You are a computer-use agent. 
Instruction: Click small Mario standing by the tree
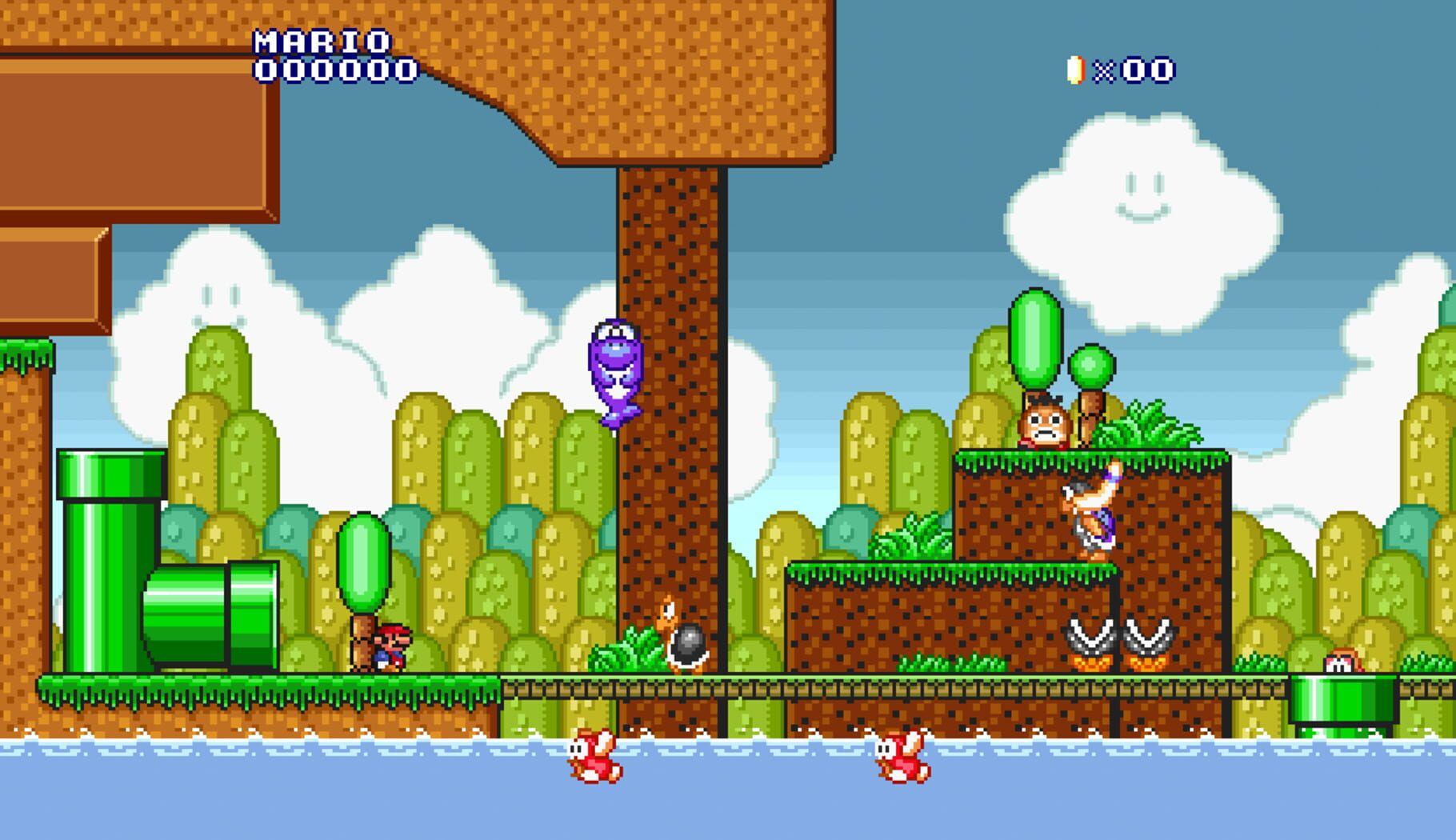click(x=390, y=648)
